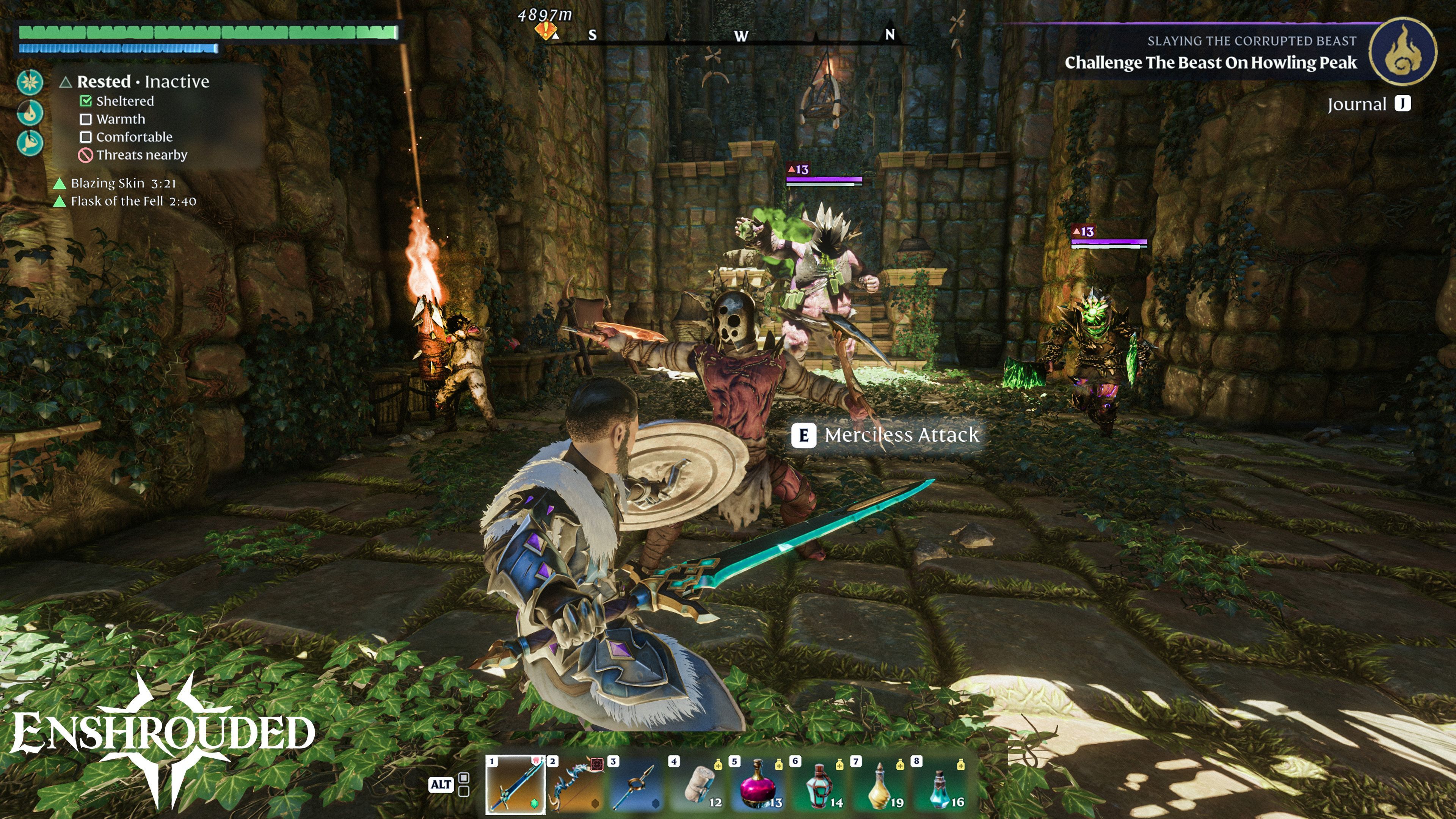This screenshot has height=819, width=1456.
Task: Equip the bow in hotbar slot 2
Action: click(x=576, y=784)
